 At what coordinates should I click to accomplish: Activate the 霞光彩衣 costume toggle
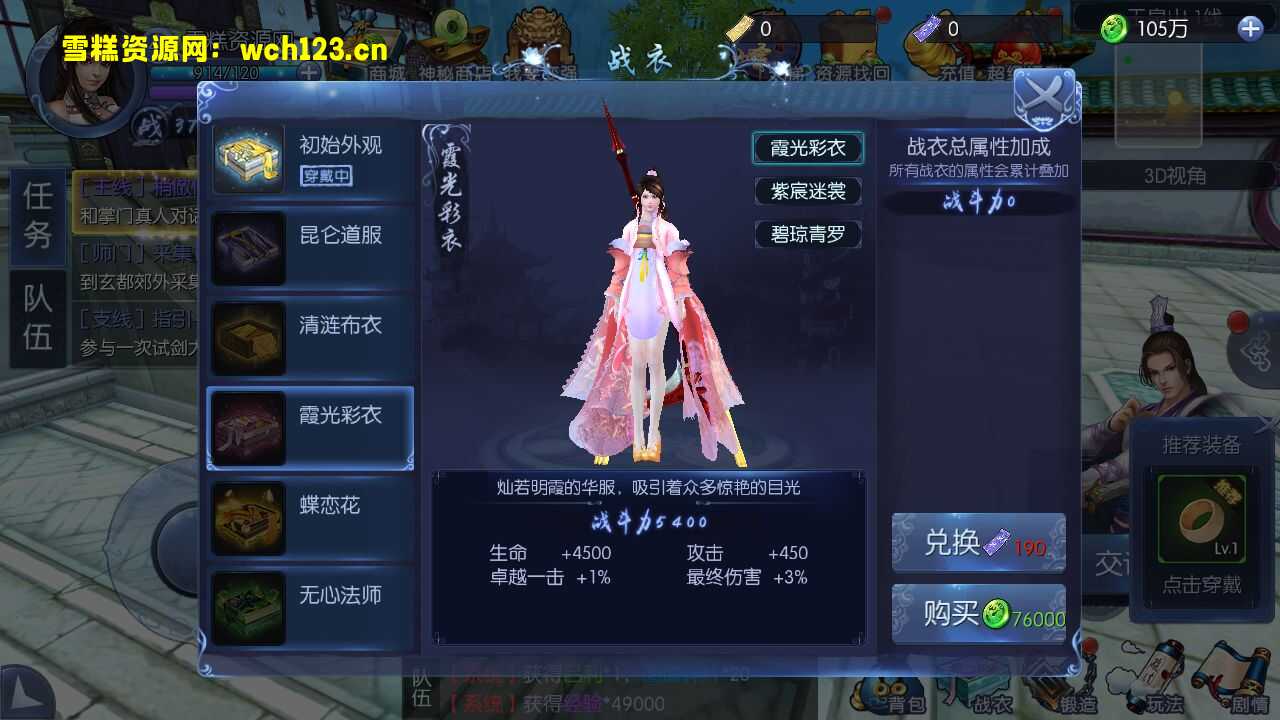click(x=808, y=147)
